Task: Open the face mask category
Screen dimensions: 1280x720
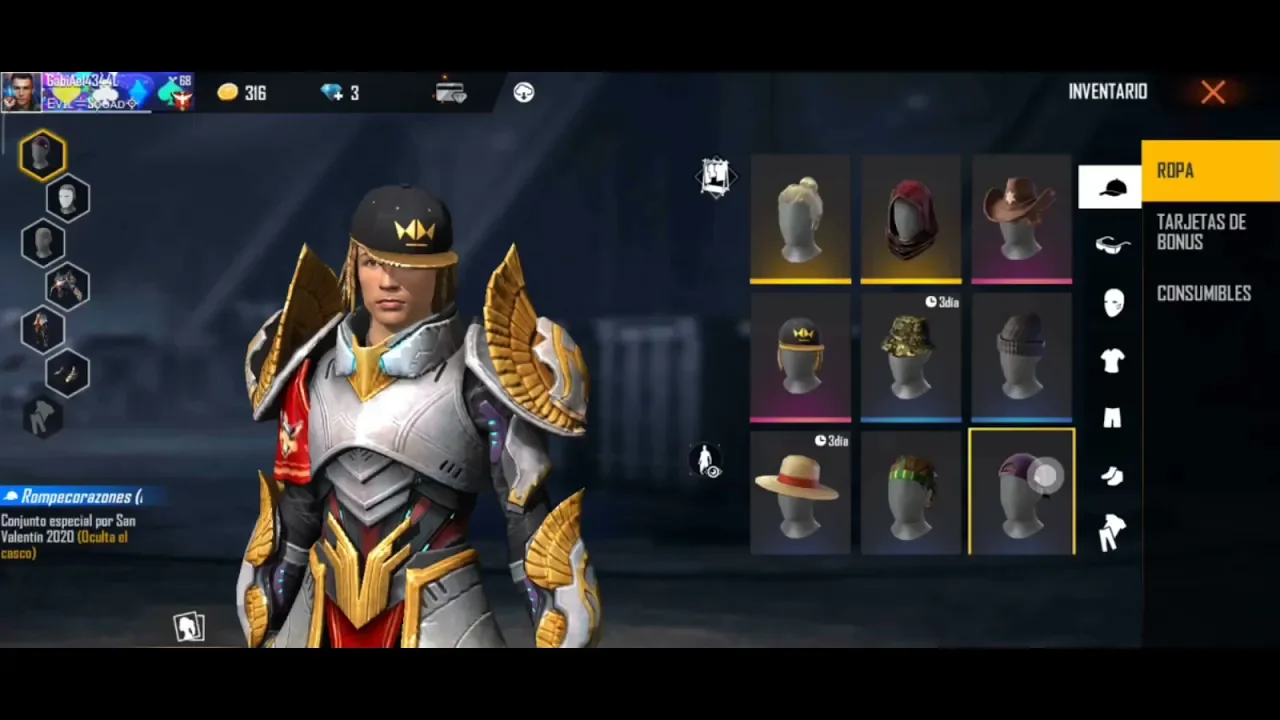Action: [1112, 302]
